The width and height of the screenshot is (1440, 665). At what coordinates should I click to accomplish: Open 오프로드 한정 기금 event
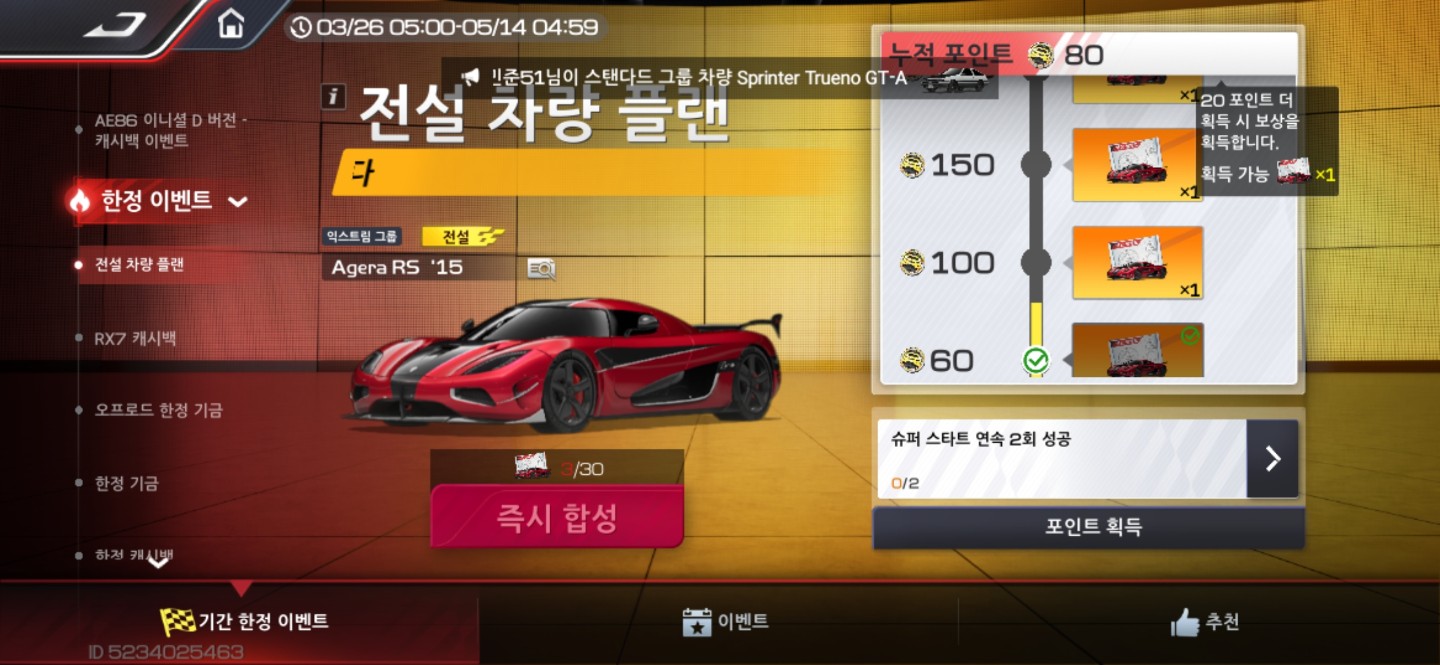[158, 411]
